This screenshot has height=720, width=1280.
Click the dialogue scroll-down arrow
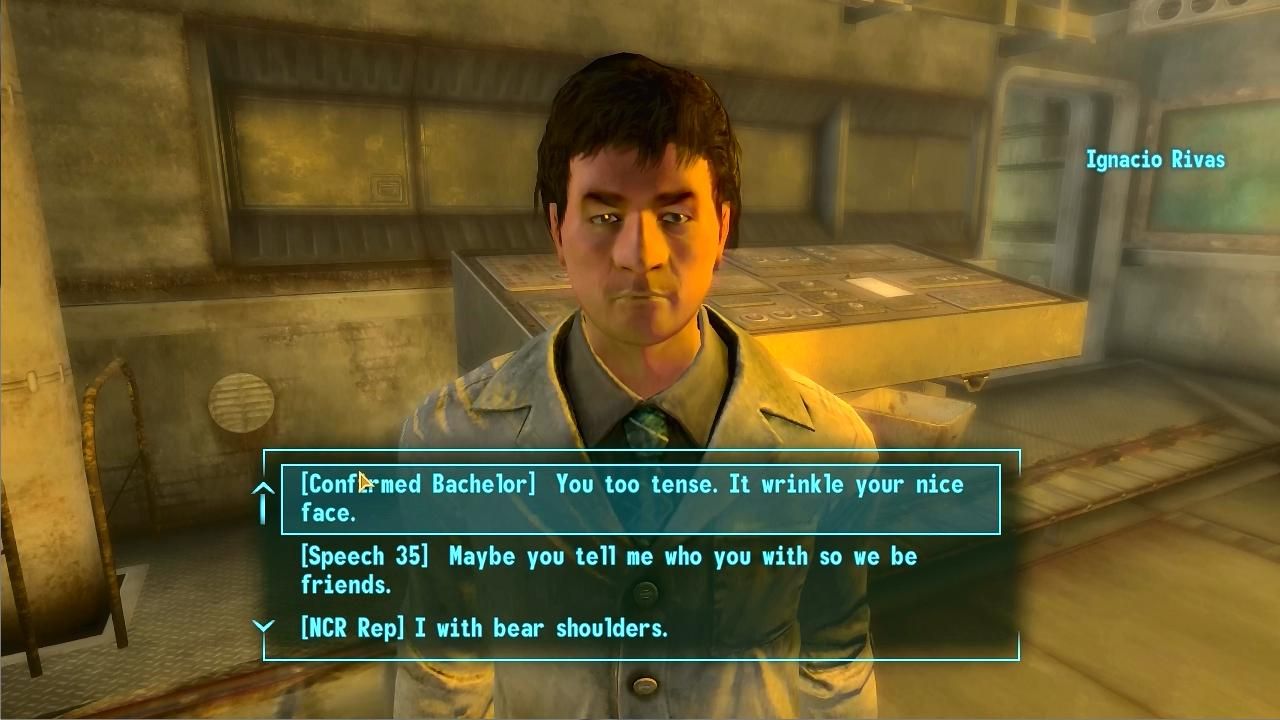pyautogui.click(x=263, y=627)
